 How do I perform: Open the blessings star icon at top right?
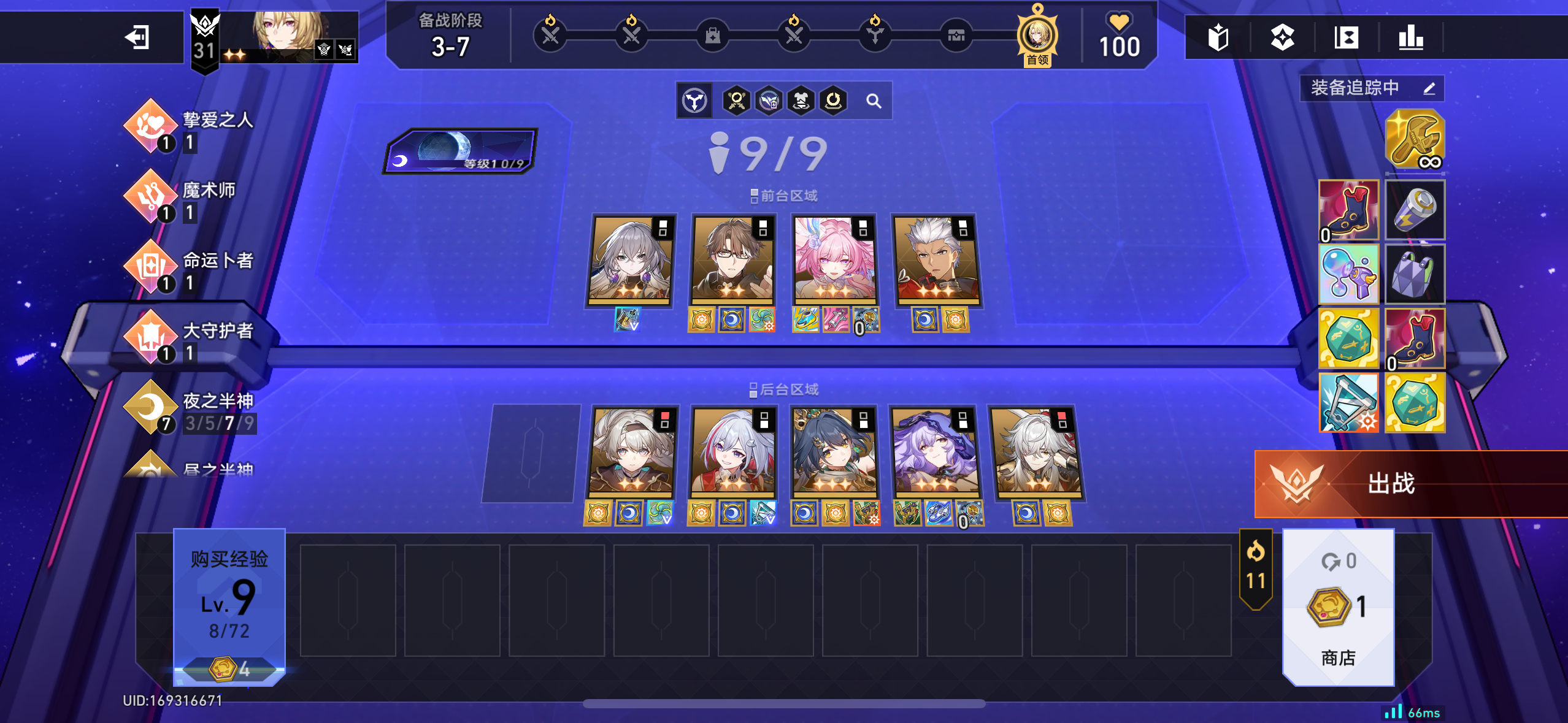1282,37
